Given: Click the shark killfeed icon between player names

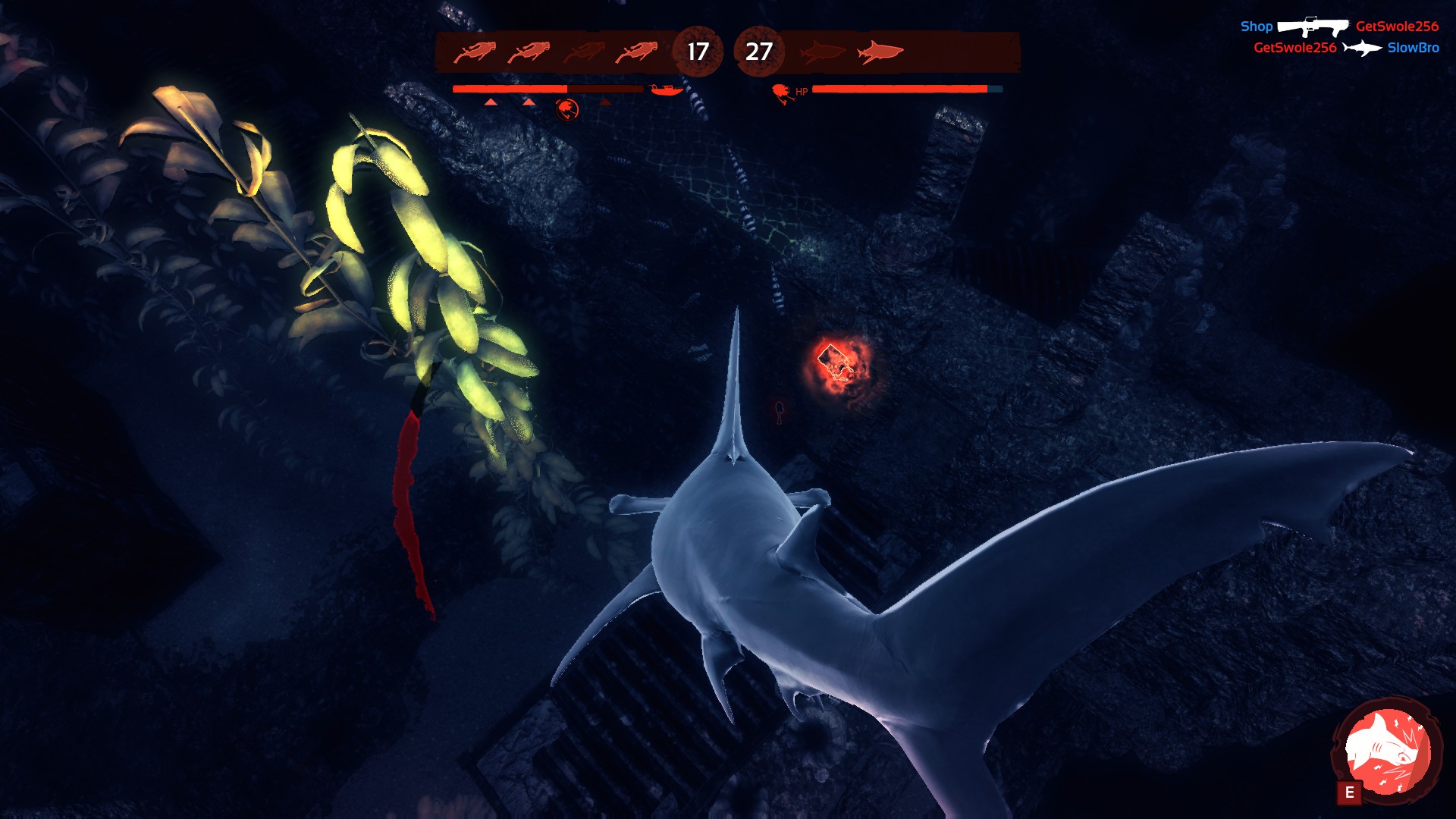Looking at the screenshot, I should coord(1361,46).
